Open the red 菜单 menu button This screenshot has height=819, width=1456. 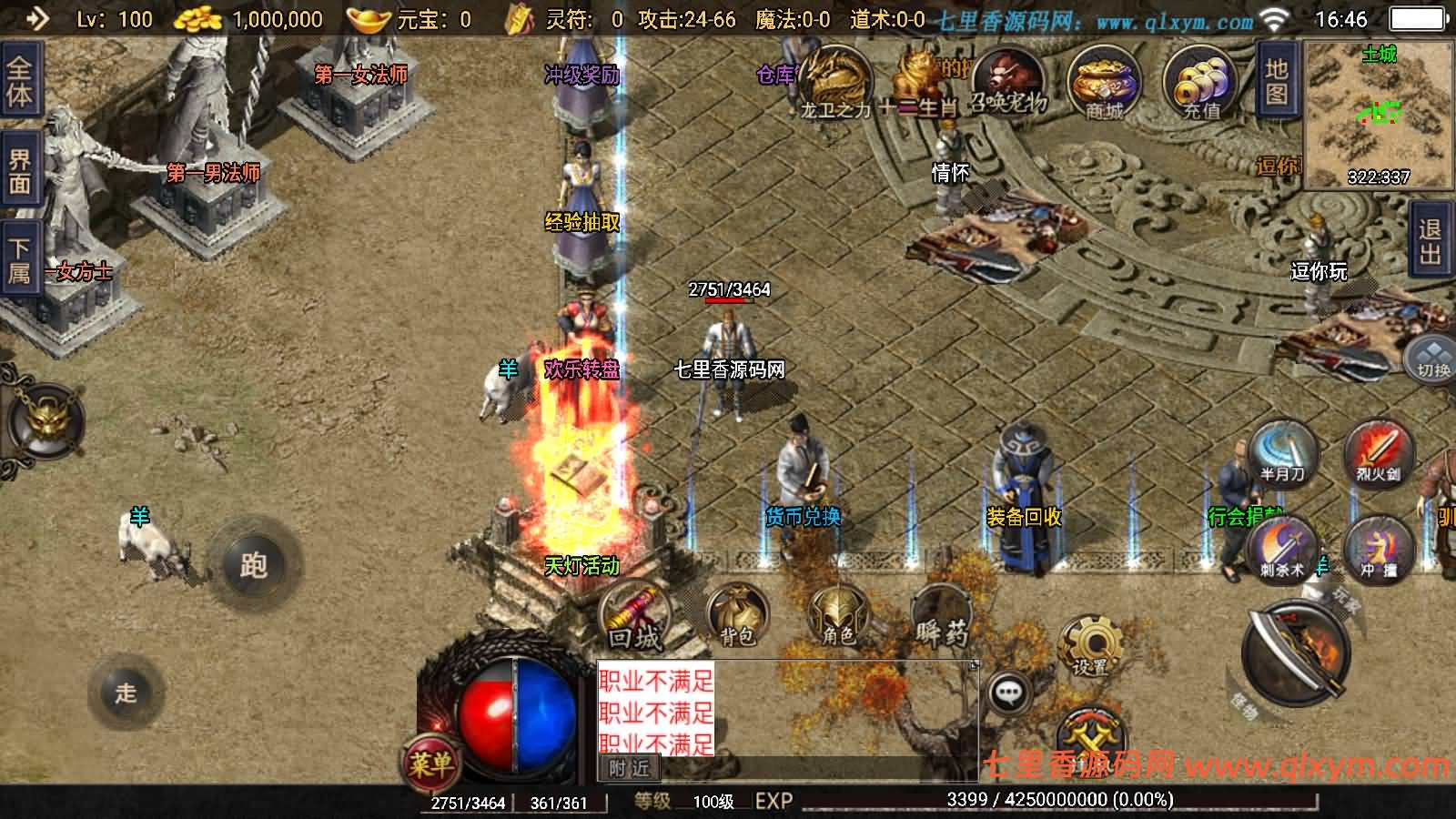click(x=430, y=763)
